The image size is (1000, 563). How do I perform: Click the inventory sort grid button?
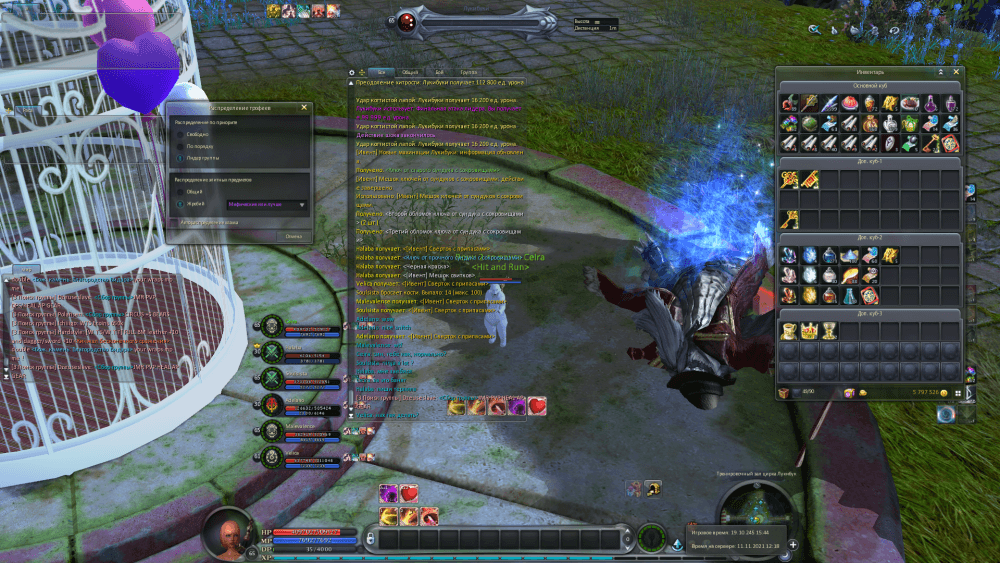coord(956,393)
